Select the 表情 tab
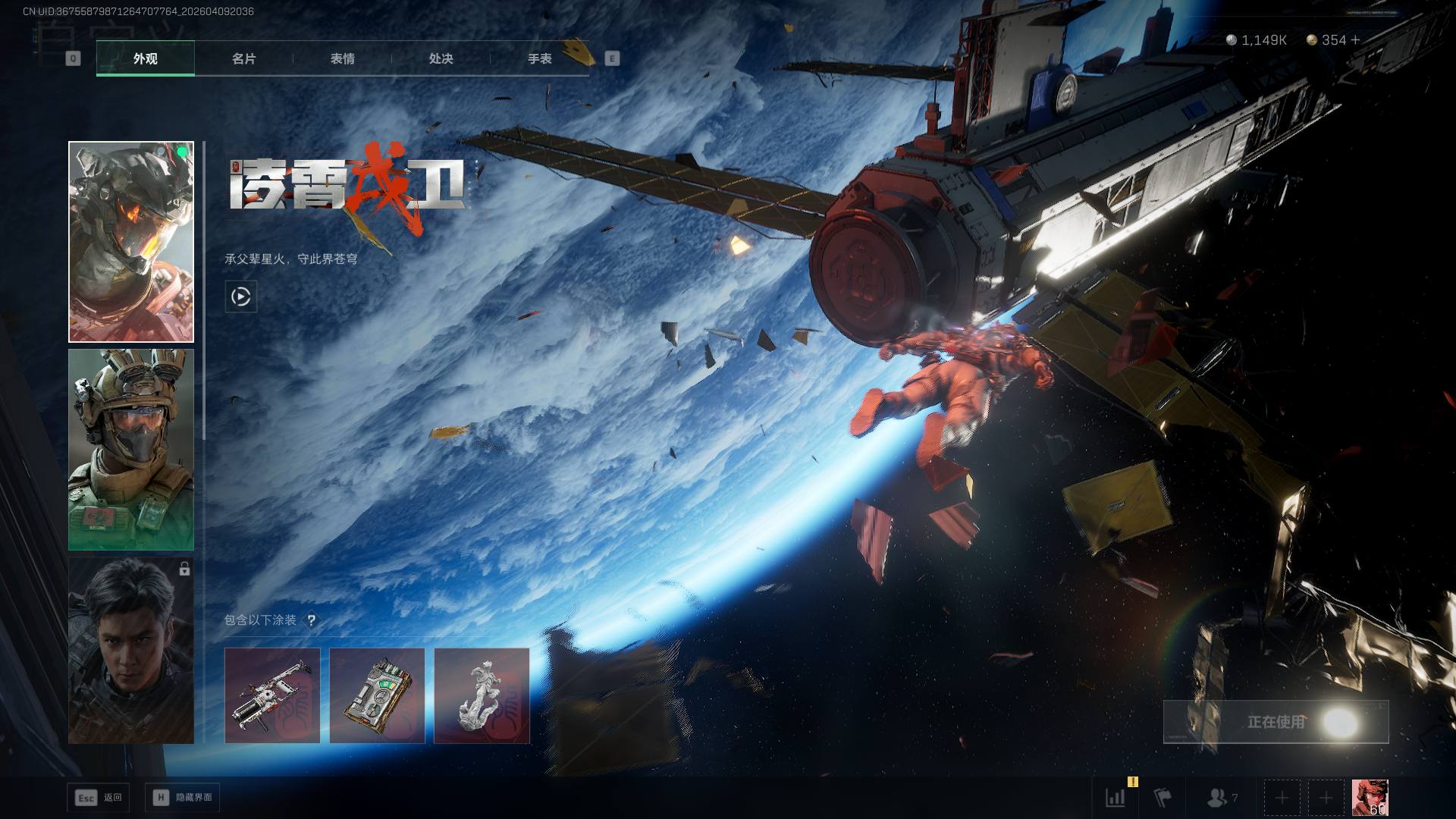Viewport: 1456px width, 819px height. [342, 58]
